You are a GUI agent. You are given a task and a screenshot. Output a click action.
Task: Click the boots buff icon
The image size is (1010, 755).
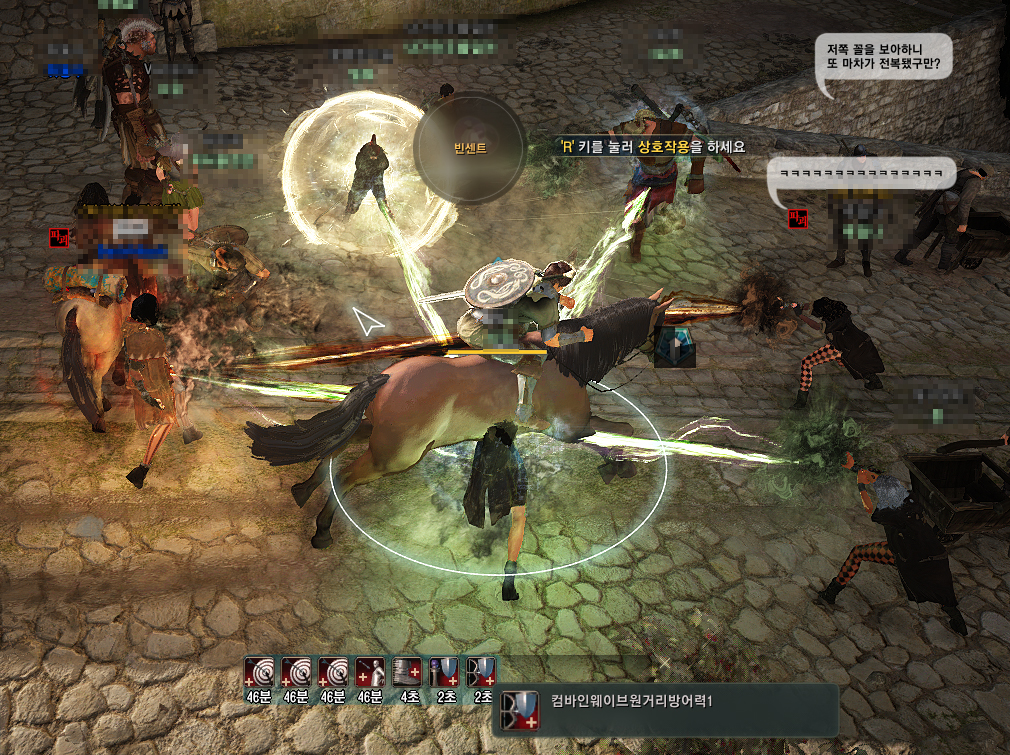(408, 671)
